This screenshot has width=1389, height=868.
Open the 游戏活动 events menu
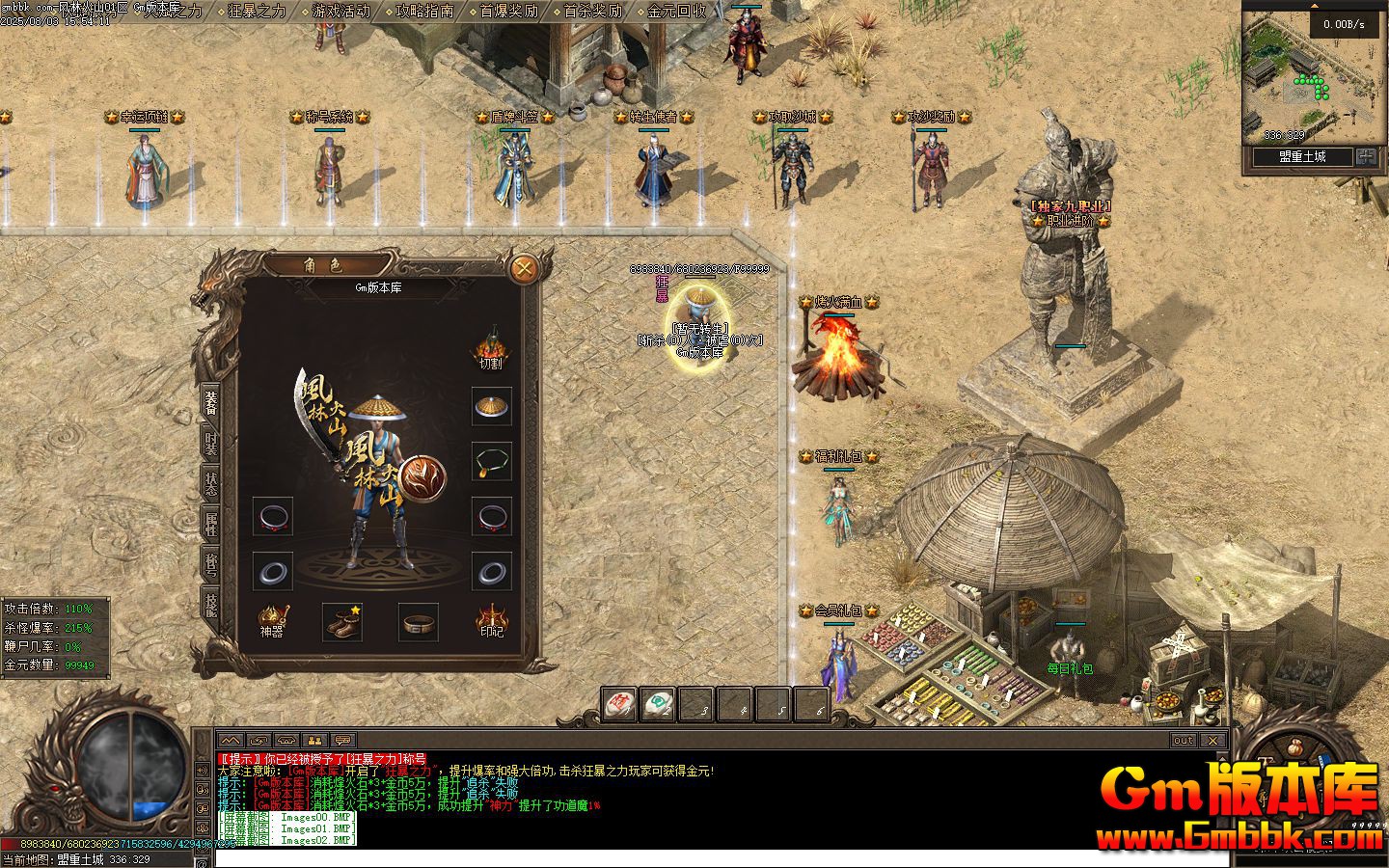tap(340, 12)
